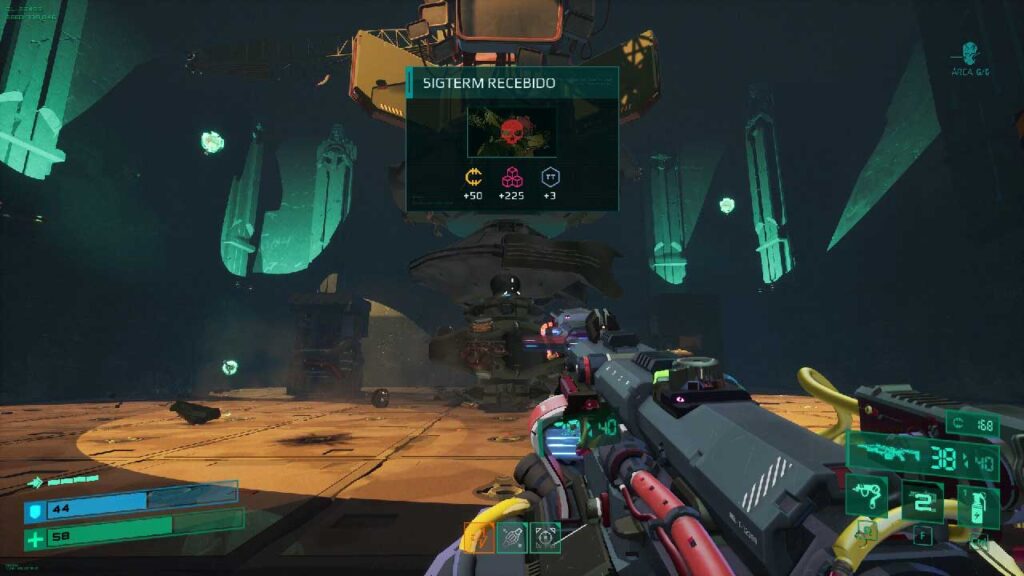Click the red skull reward image
The image size is (1024, 576).
(x=512, y=133)
